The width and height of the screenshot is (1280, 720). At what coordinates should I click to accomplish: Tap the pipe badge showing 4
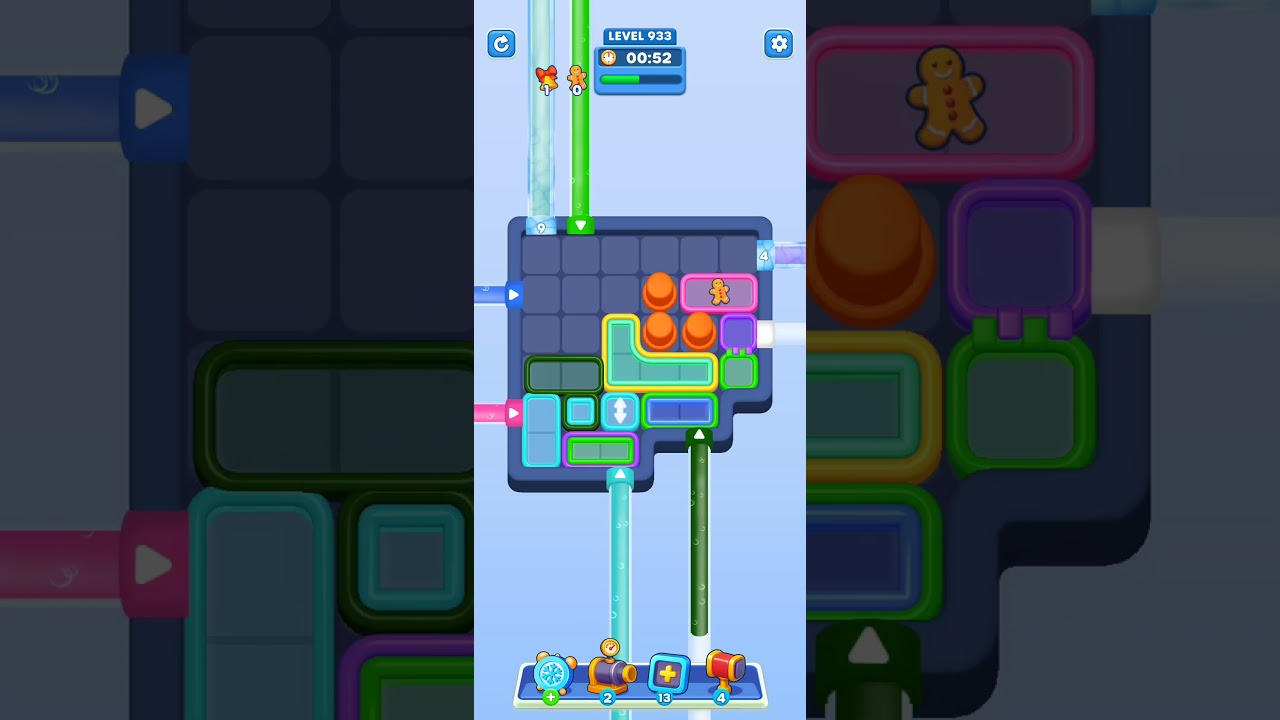765,257
